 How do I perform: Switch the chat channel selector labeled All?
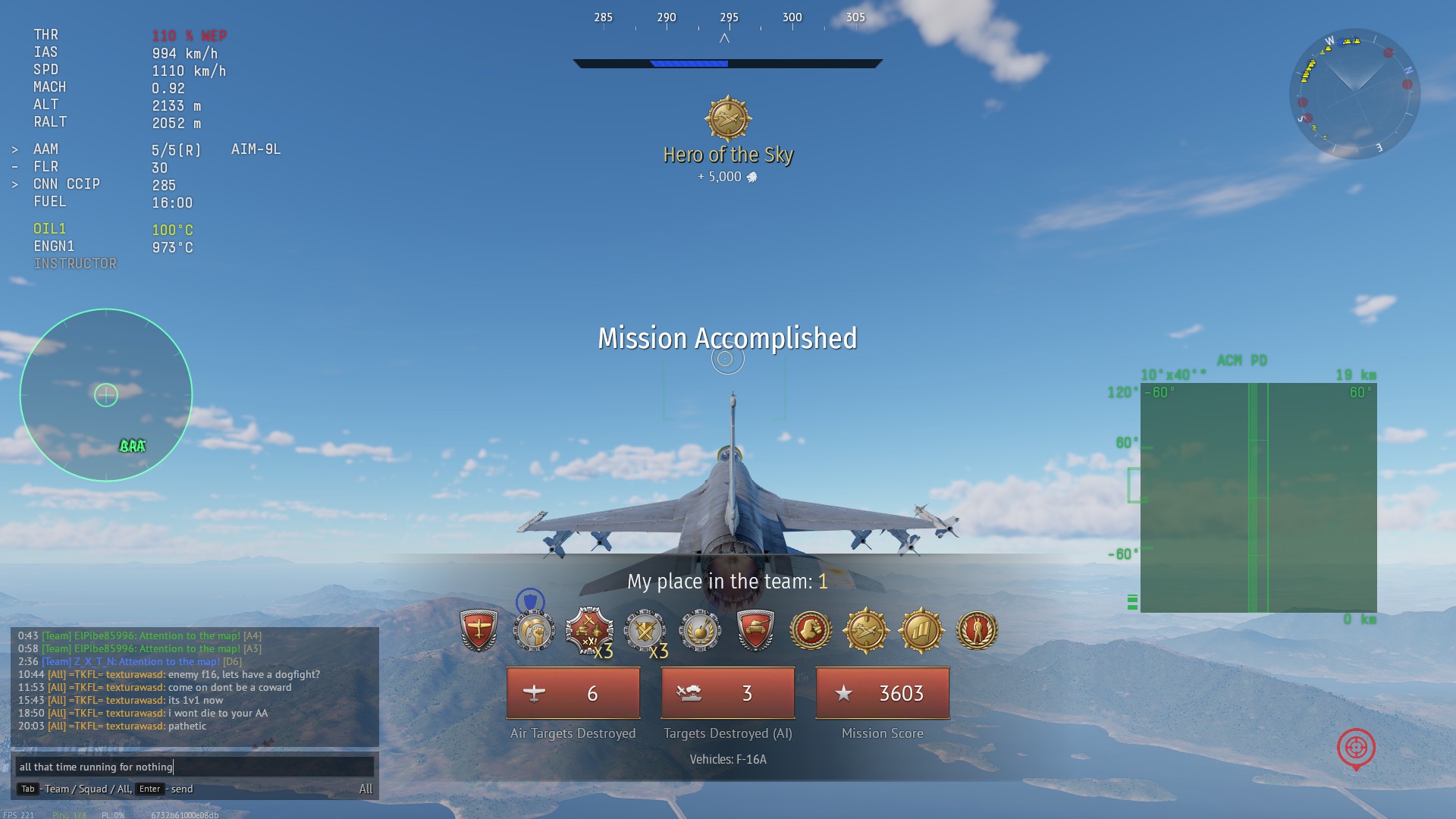pyautogui.click(x=366, y=789)
